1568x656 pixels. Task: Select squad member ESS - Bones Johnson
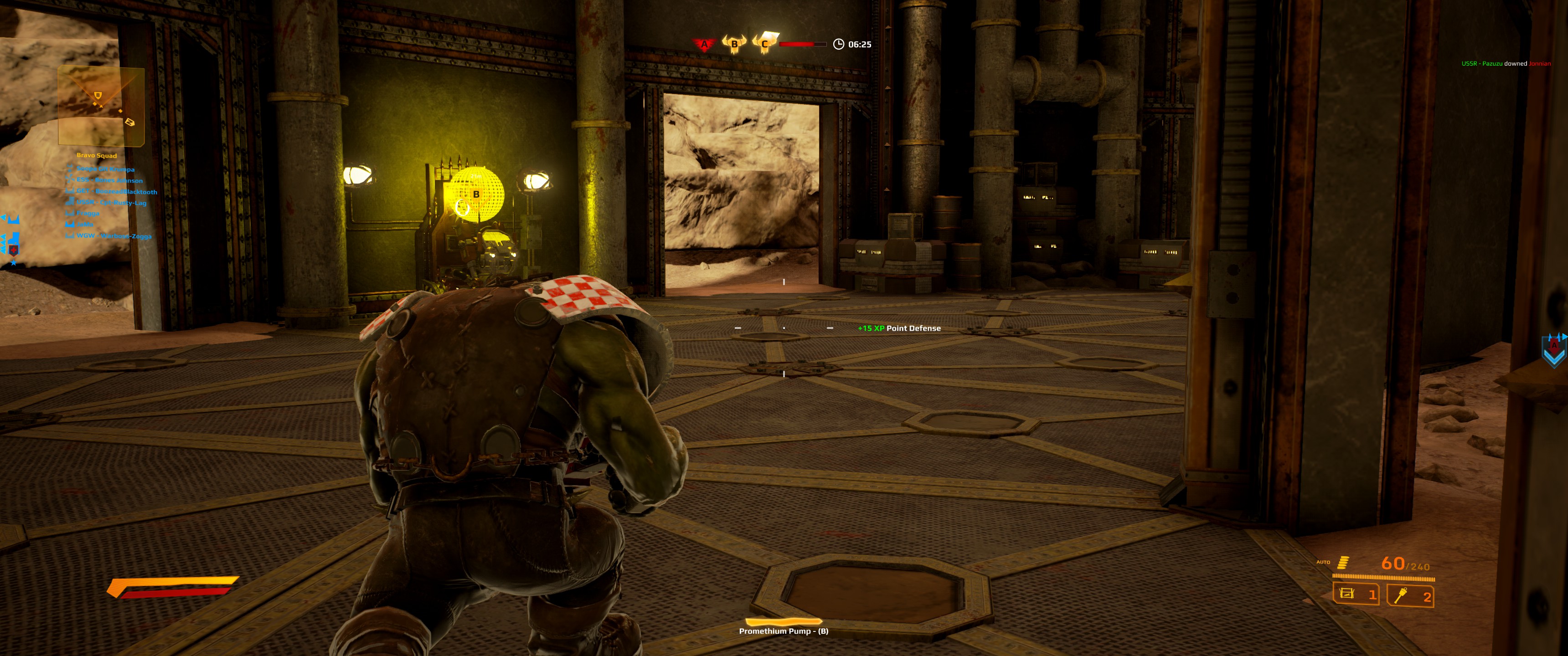[109, 180]
